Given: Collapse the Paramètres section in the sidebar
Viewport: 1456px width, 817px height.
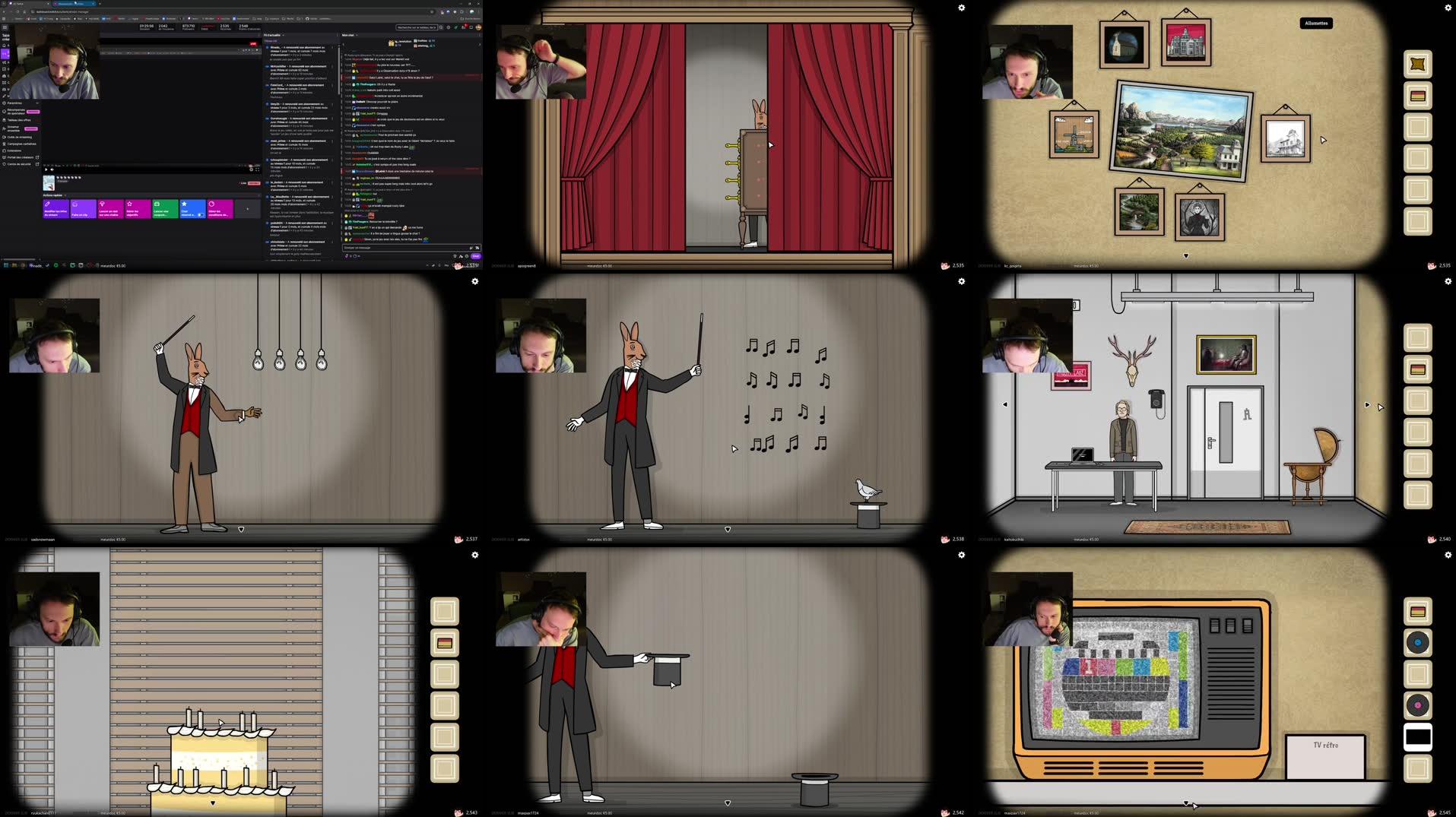Looking at the screenshot, I should [37, 103].
